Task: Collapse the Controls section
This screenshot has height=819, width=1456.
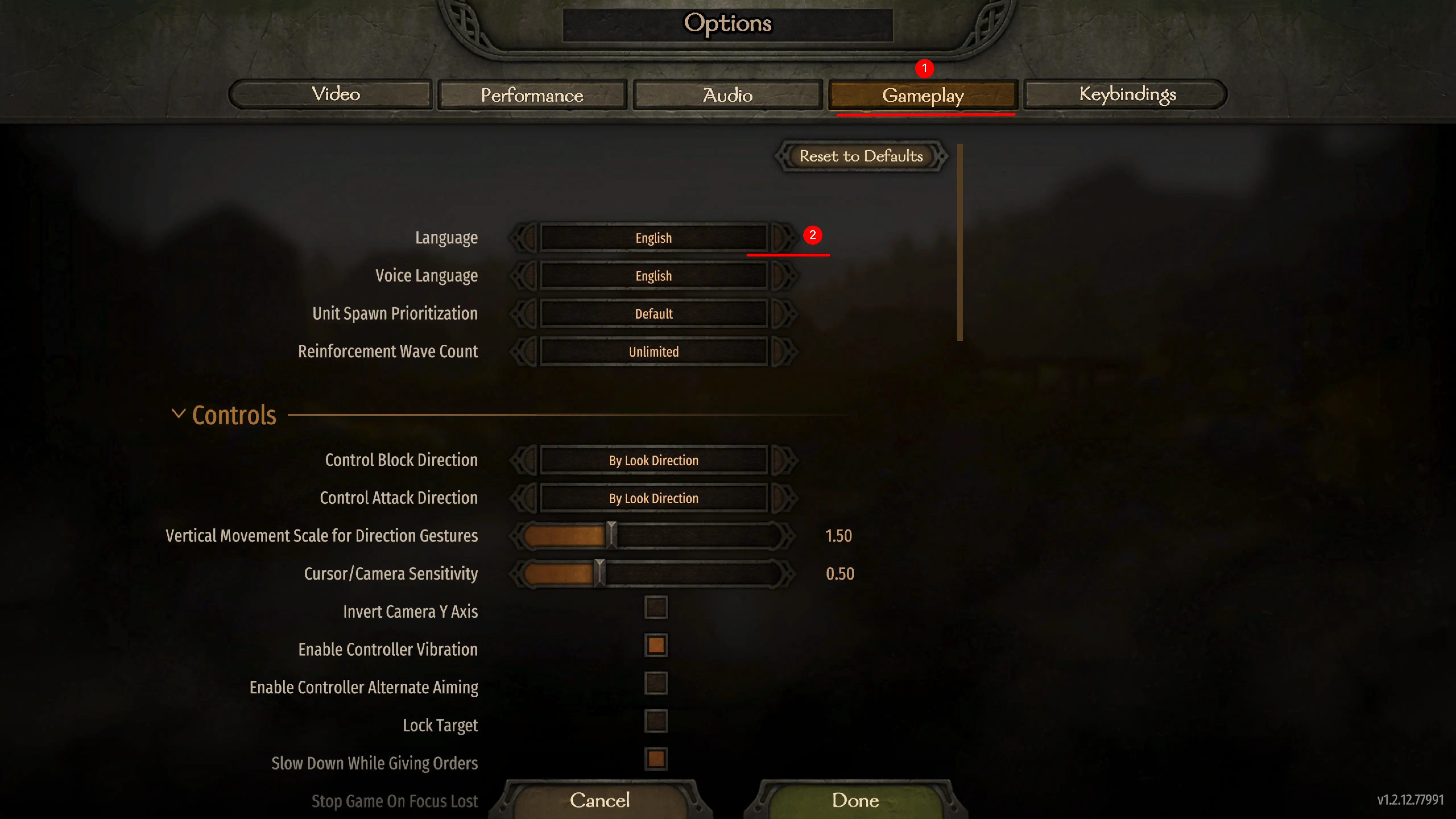Action: pyautogui.click(x=179, y=414)
